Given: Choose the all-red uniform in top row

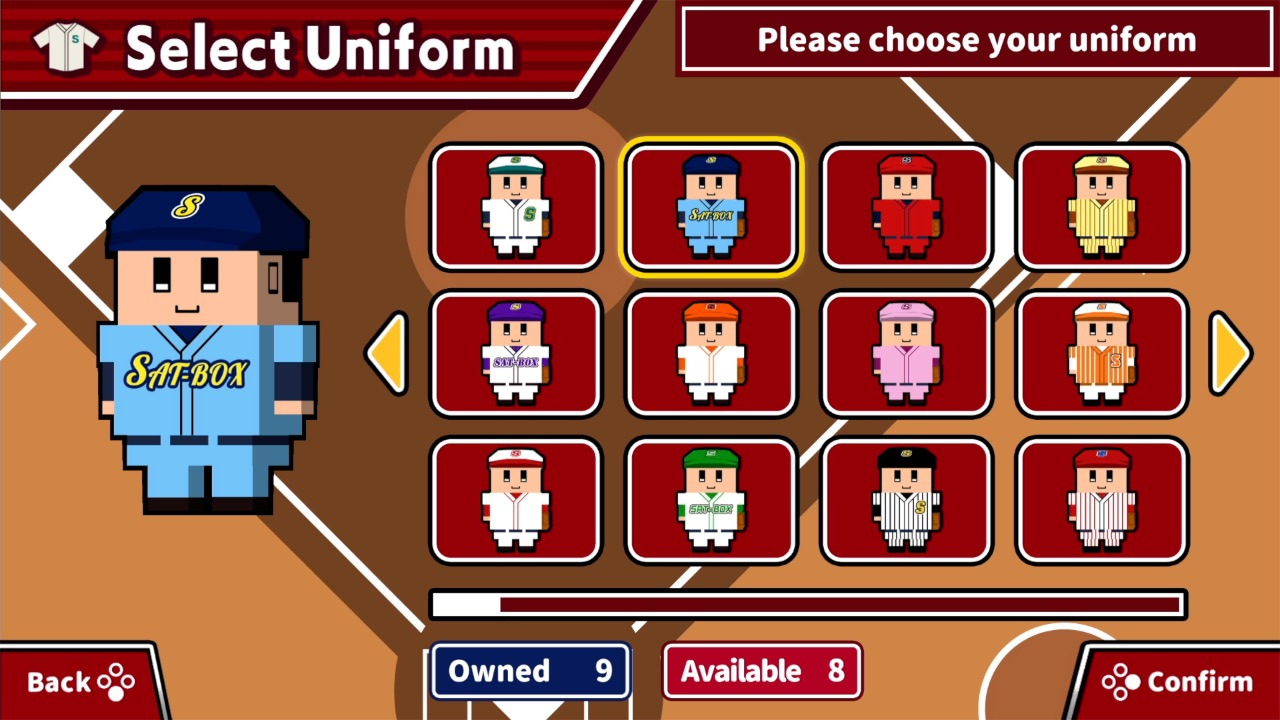Looking at the screenshot, I should pyautogui.click(x=906, y=207).
